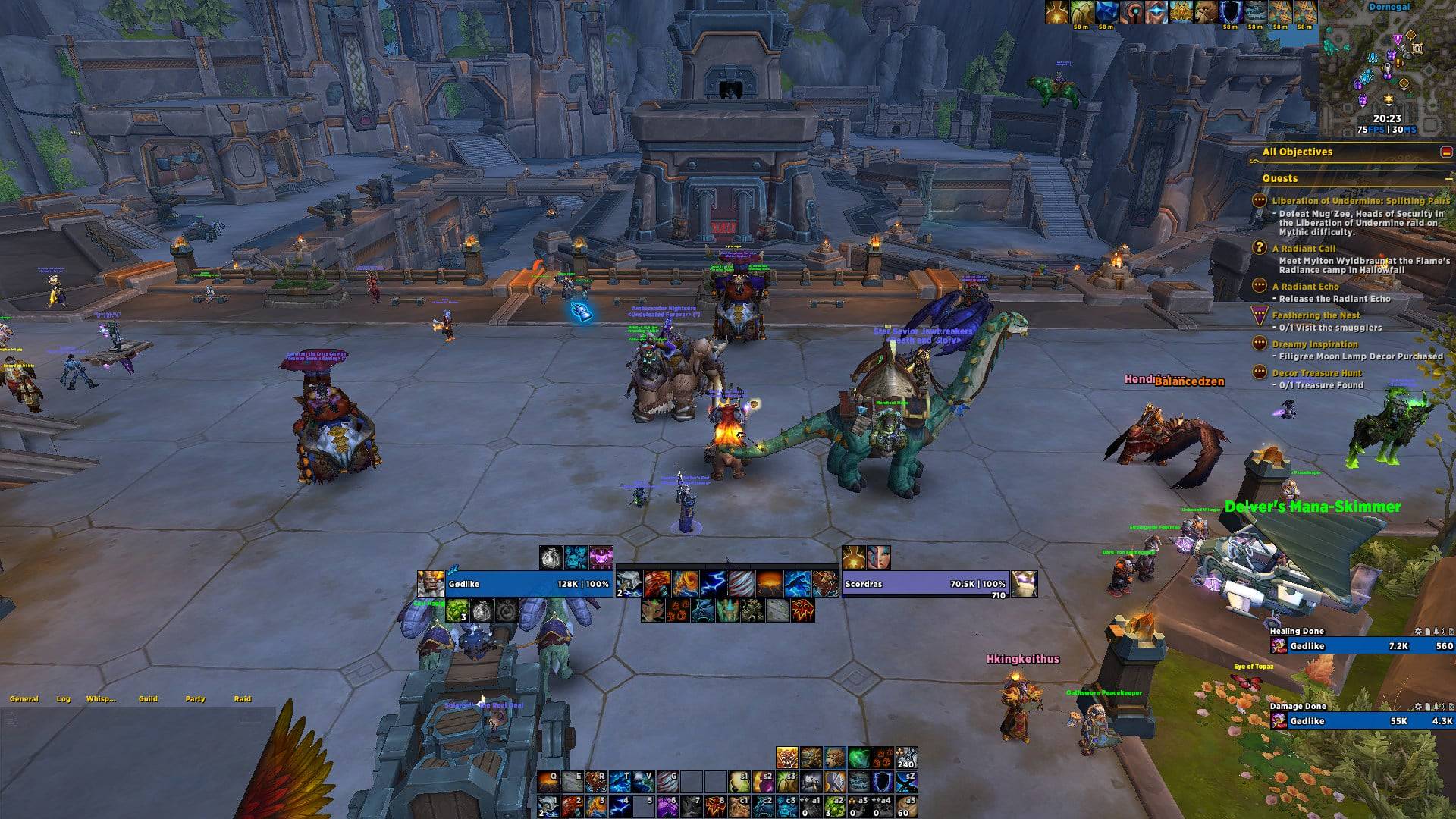Open the combat Log chat tab
Image resolution: width=1456 pixels, height=819 pixels.
coord(63,699)
